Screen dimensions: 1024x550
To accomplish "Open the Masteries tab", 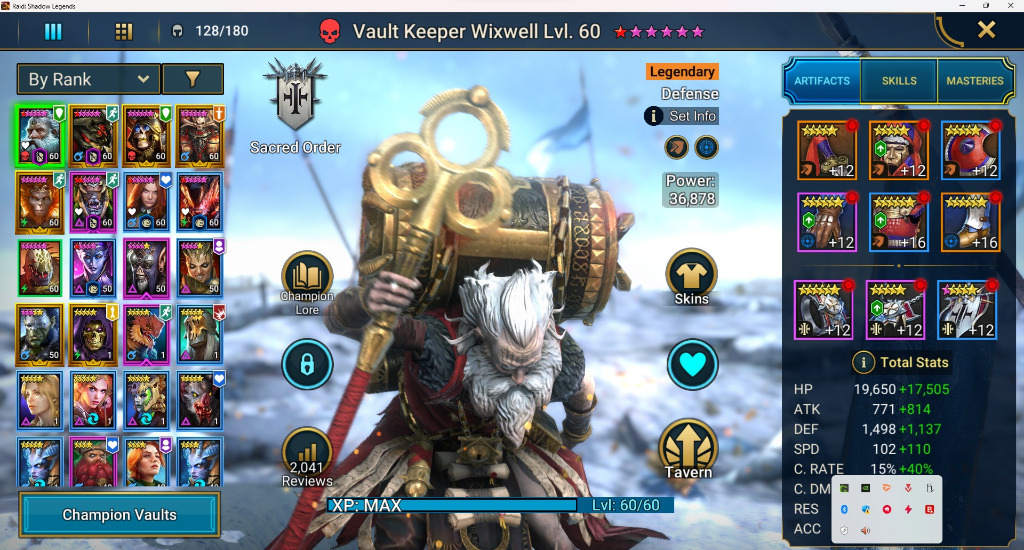I will click(x=974, y=81).
